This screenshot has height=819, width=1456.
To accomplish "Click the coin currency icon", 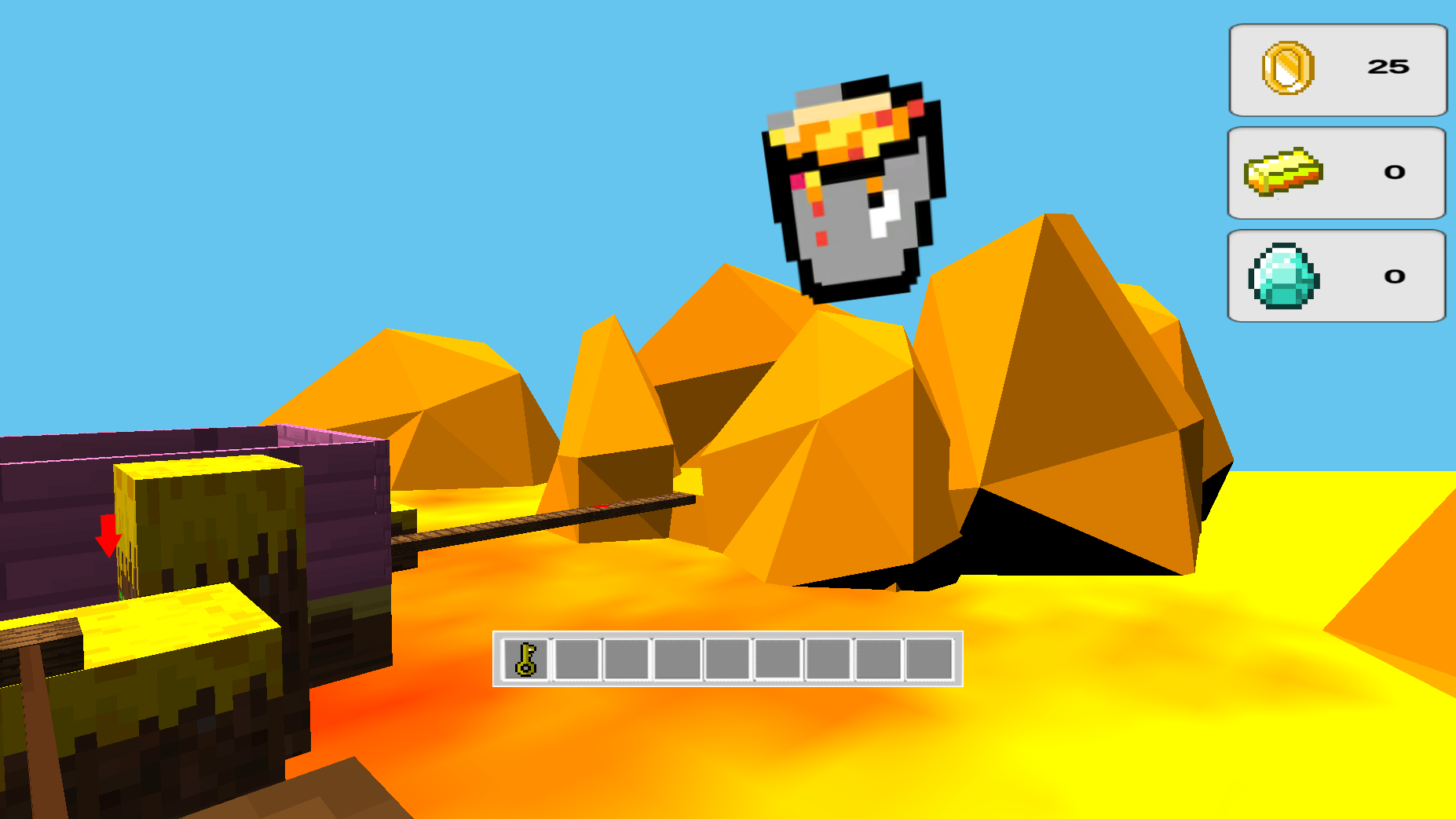I will [x=1289, y=69].
